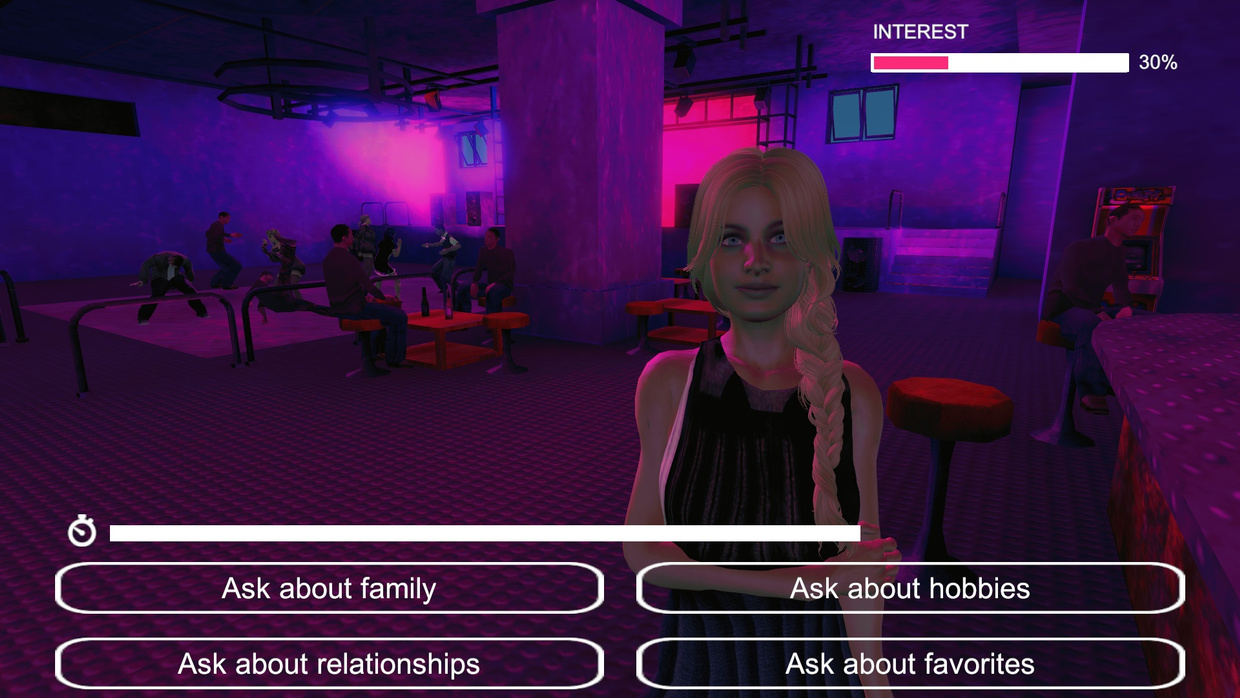Click "Ask about favorites" button
Viewport: 1240px width, 698px height.
point(910,663)
